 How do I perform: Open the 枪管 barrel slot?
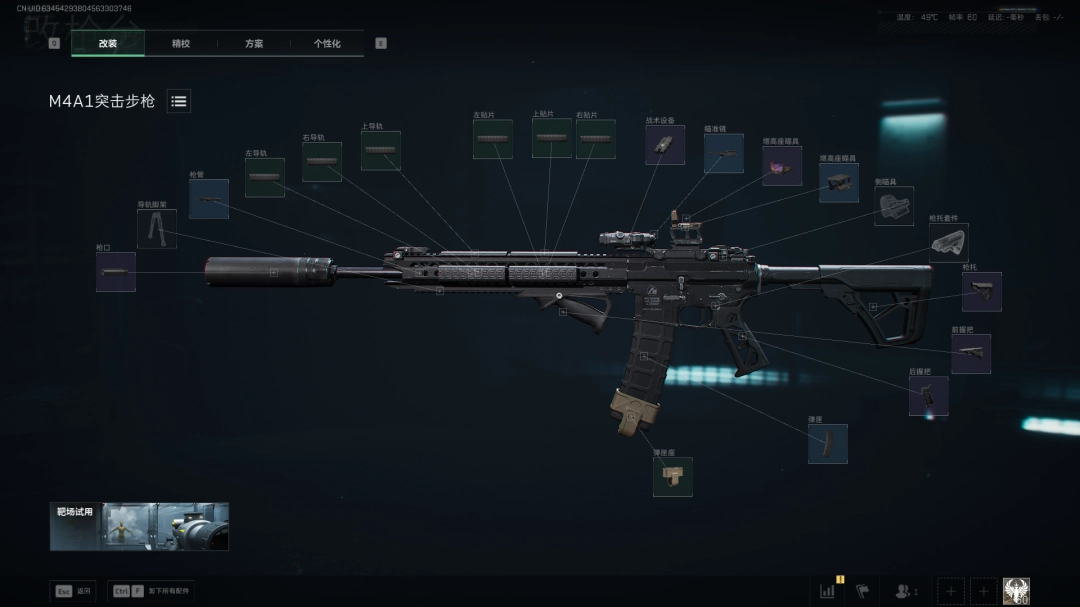209,199
